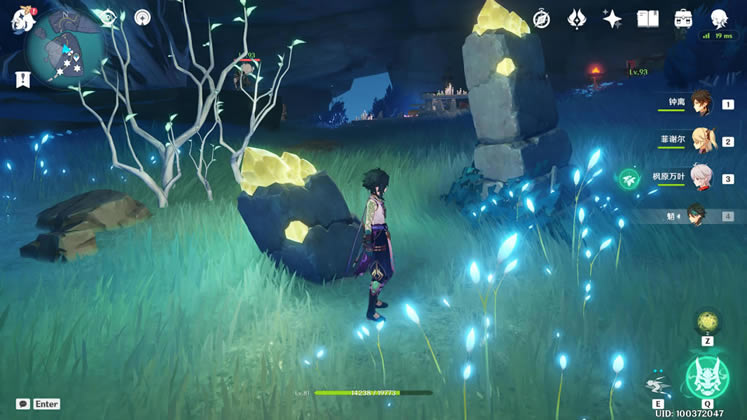Toggle the eye-shaped icon beside the minimap
Viewport: 747px width, 420px height.
pos(107,17)
